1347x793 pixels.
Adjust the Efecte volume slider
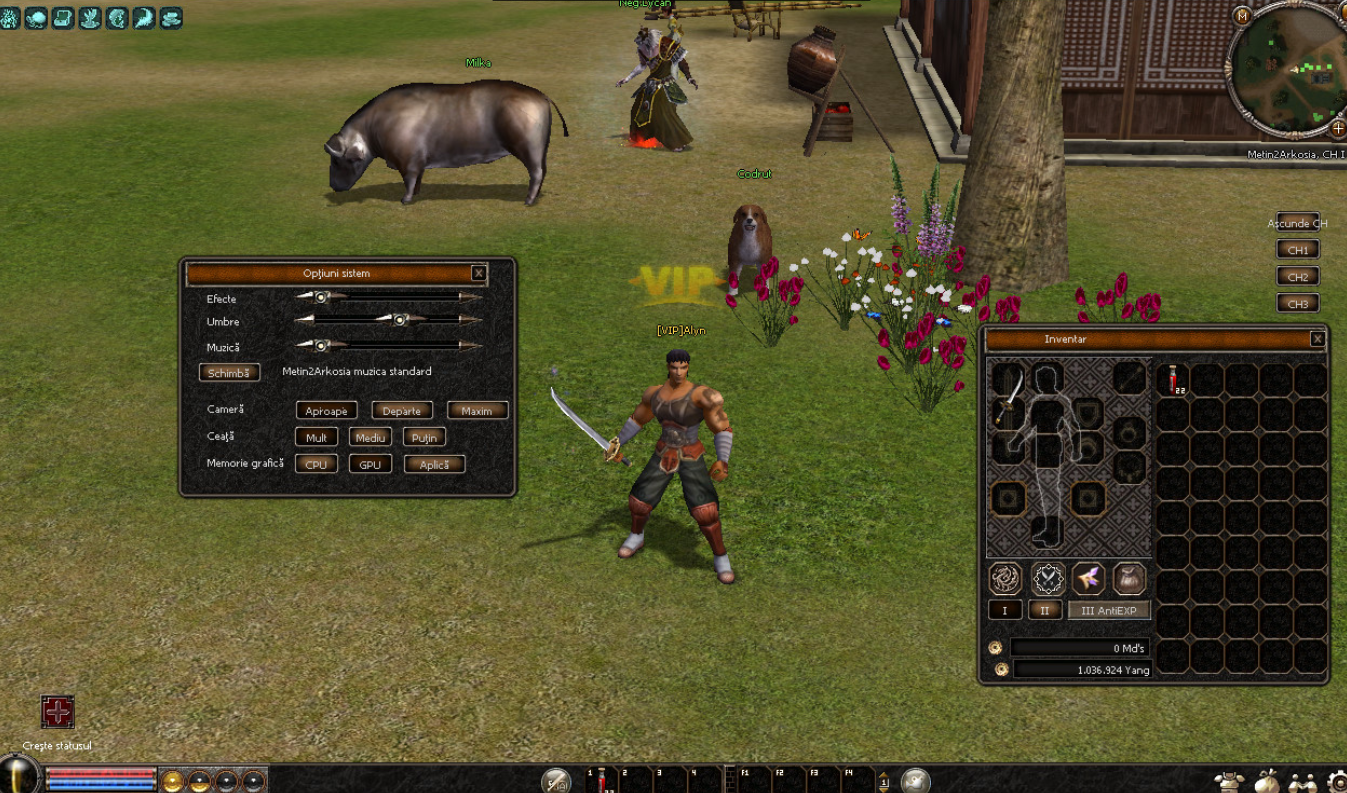(x=321, y=297)
